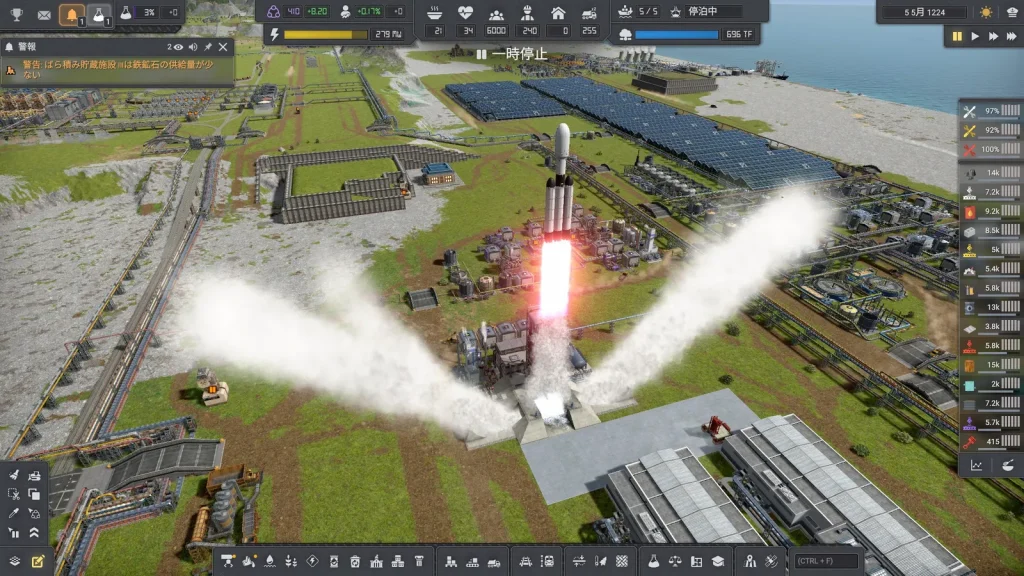Screen dimensions: 1024x576
Task: Open the electricity build category
Action: click(x=312, y=561)
